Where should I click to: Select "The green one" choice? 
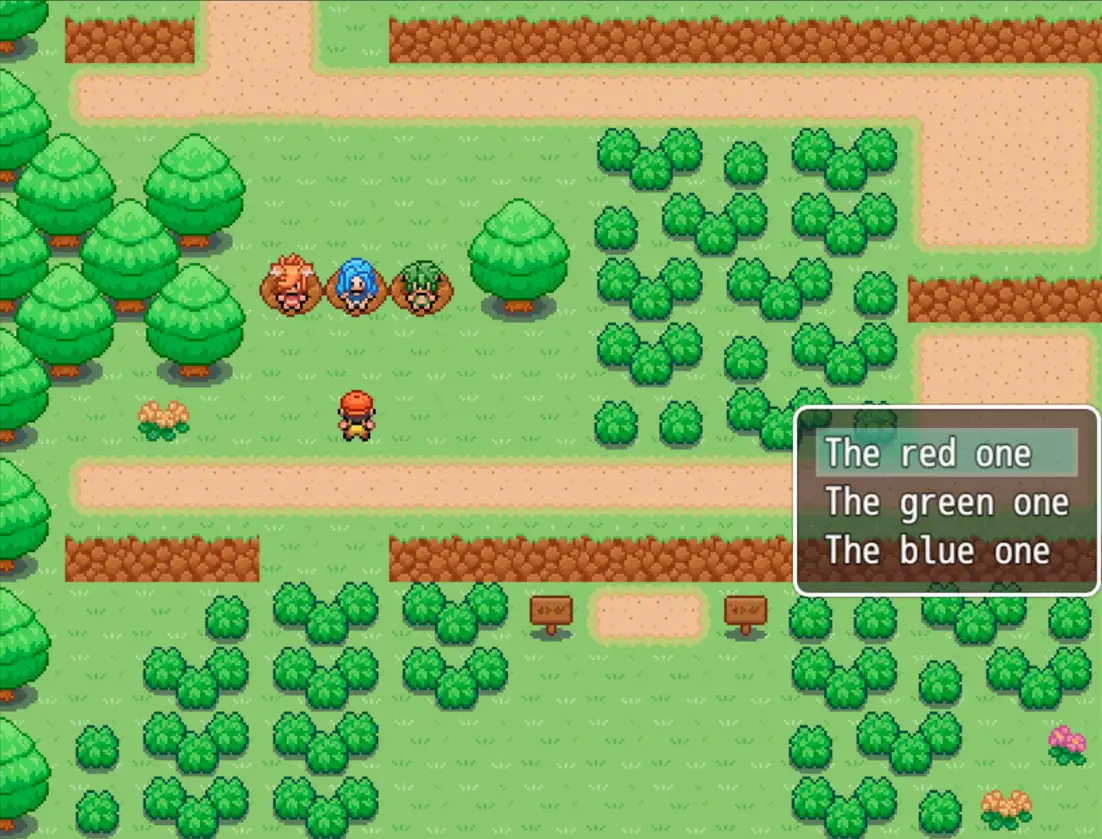point(946,502)
